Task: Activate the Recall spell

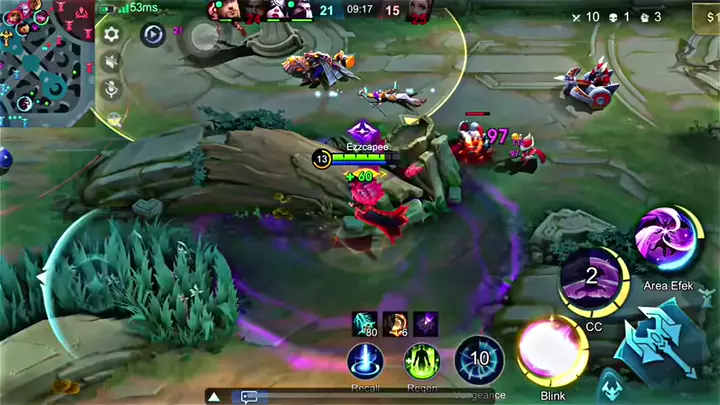Action: (x=365, y=362)
